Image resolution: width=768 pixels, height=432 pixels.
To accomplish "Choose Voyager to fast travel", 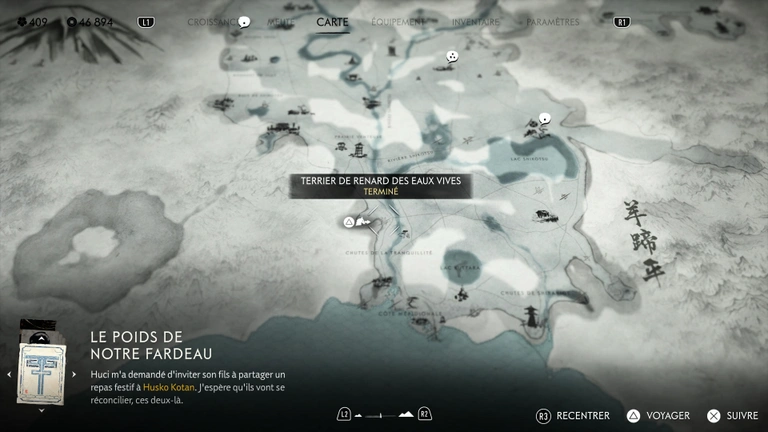I will pyautogui.click(x=659, y=415).
